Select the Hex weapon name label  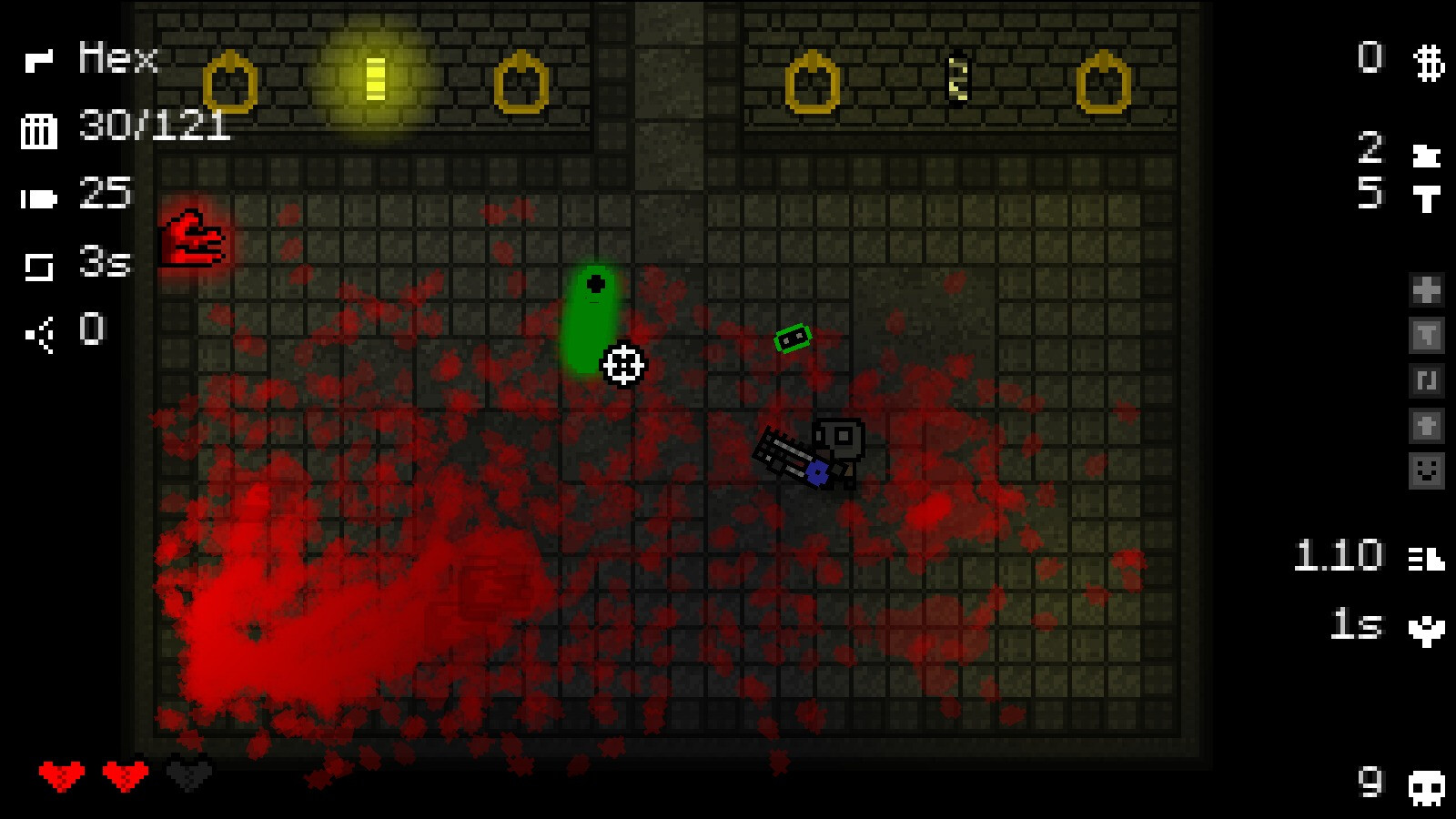116,58
